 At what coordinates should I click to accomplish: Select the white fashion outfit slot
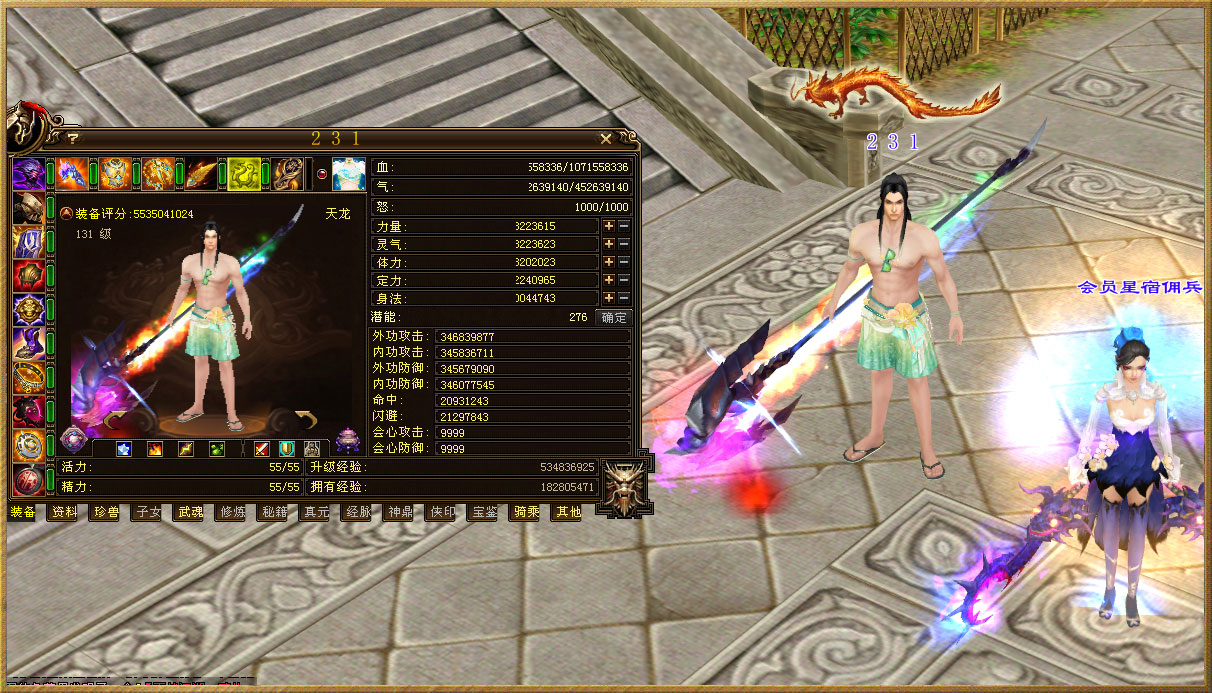click(349, 174)
